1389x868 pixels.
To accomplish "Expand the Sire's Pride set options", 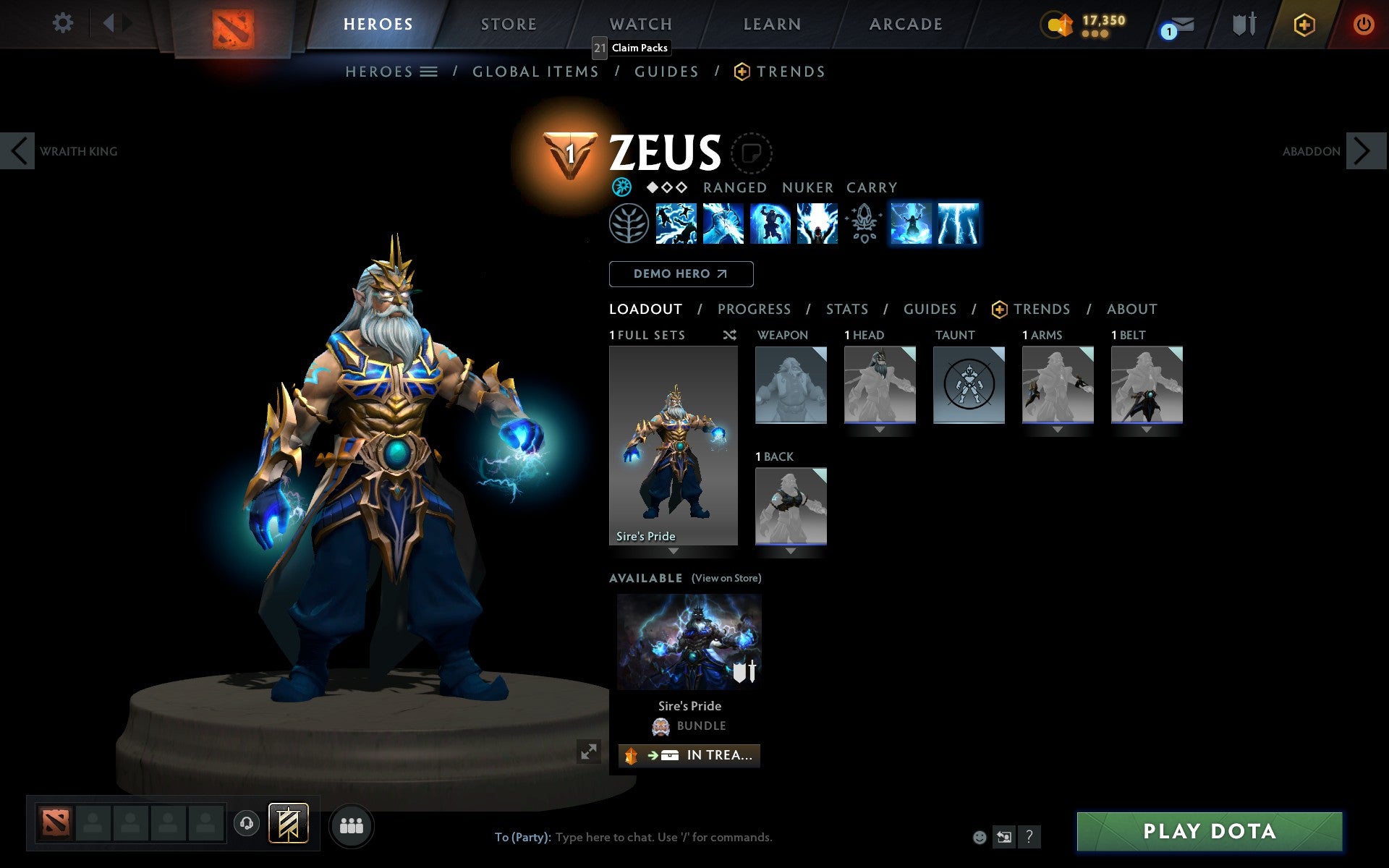I will (673, 550).
